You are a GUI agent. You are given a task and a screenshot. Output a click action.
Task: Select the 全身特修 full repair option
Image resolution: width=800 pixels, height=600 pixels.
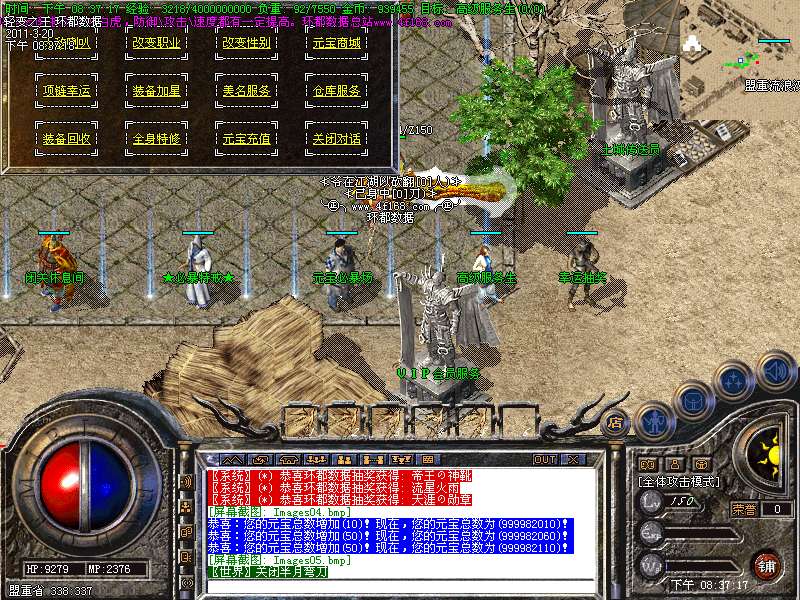point(156,138)
